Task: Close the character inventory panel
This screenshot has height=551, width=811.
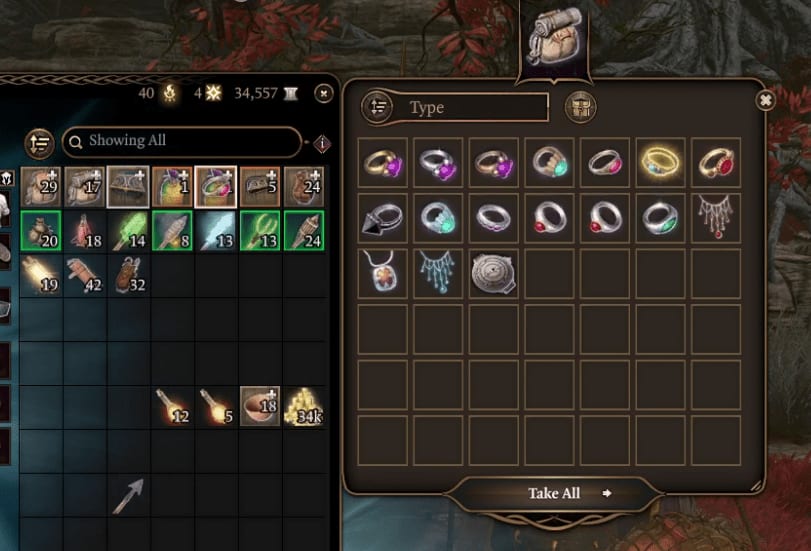Action: click(x=323, y=93)
